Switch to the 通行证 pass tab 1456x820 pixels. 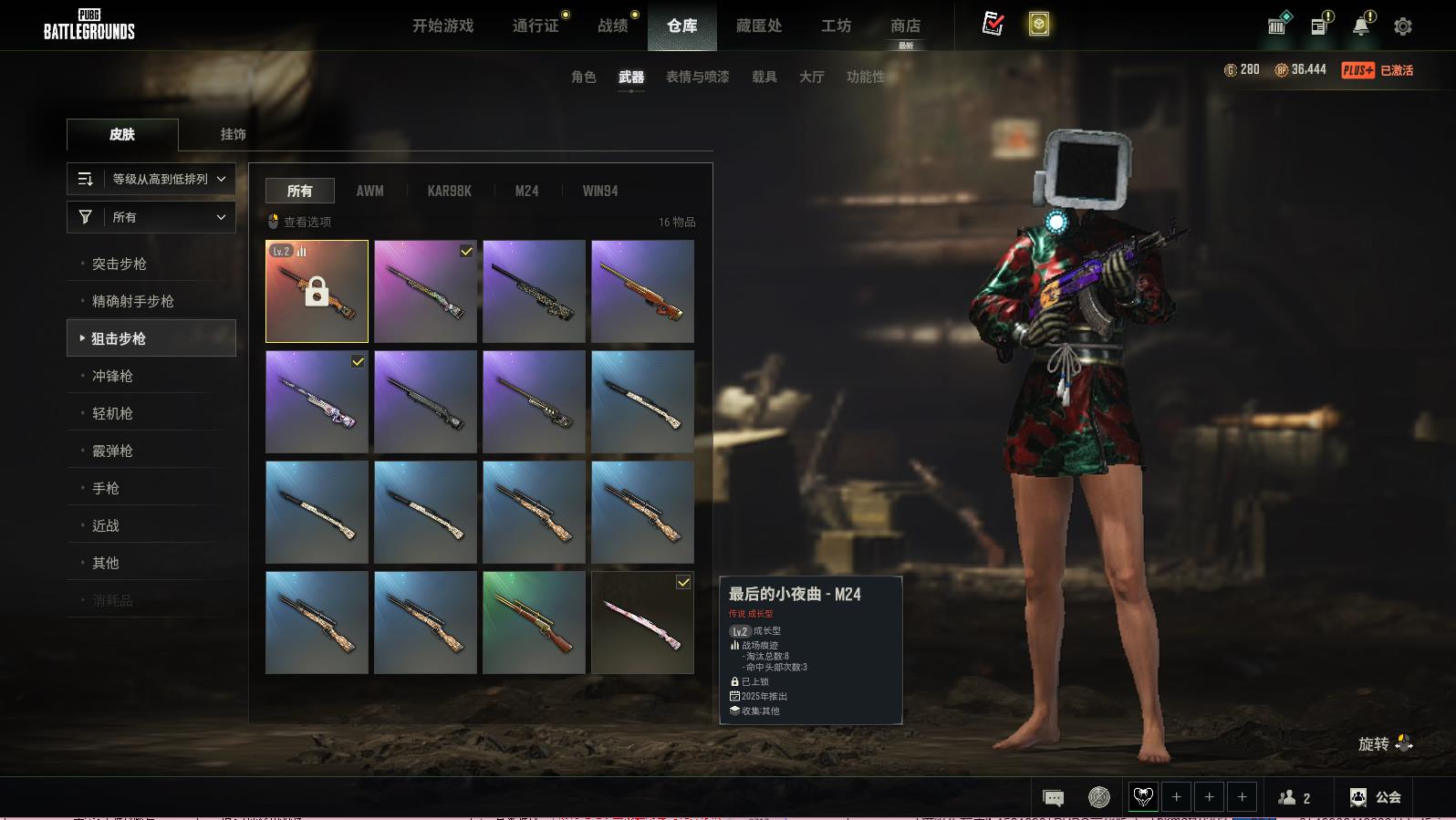click(x=536, y=26)
